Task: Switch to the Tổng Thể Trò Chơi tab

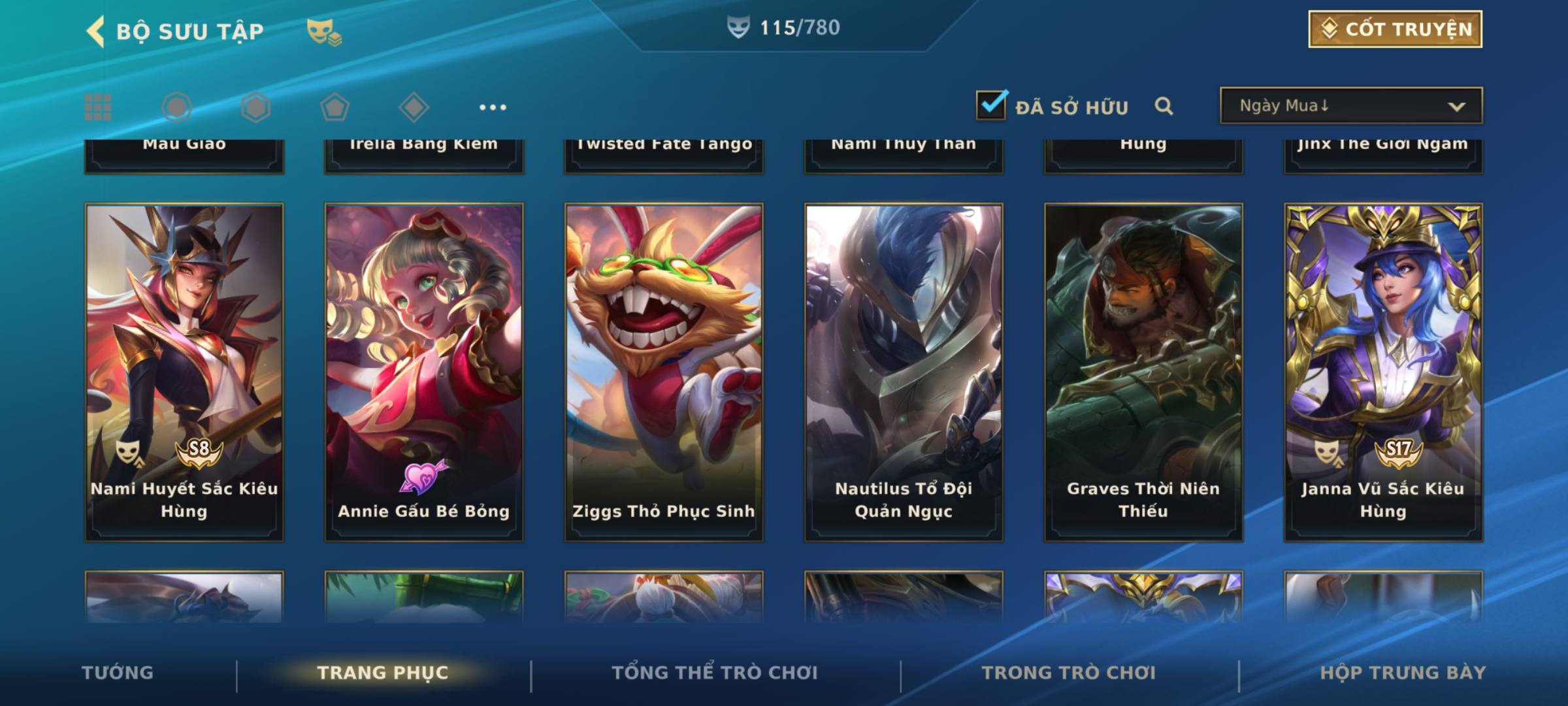Action: click(x=715, y=673)
